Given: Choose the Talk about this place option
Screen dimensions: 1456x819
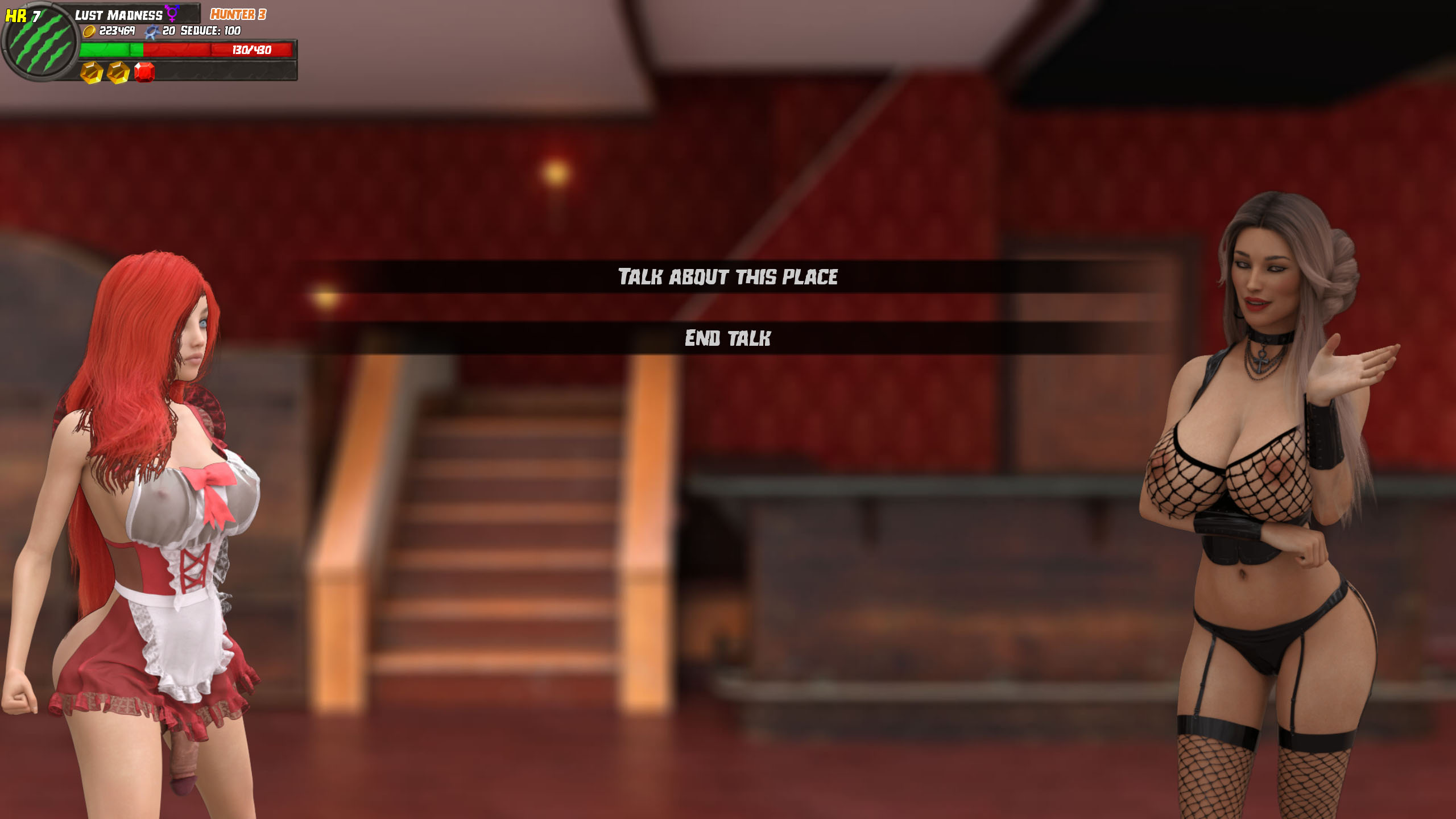Looking at the screenshot, I should [x=728, y=276].
